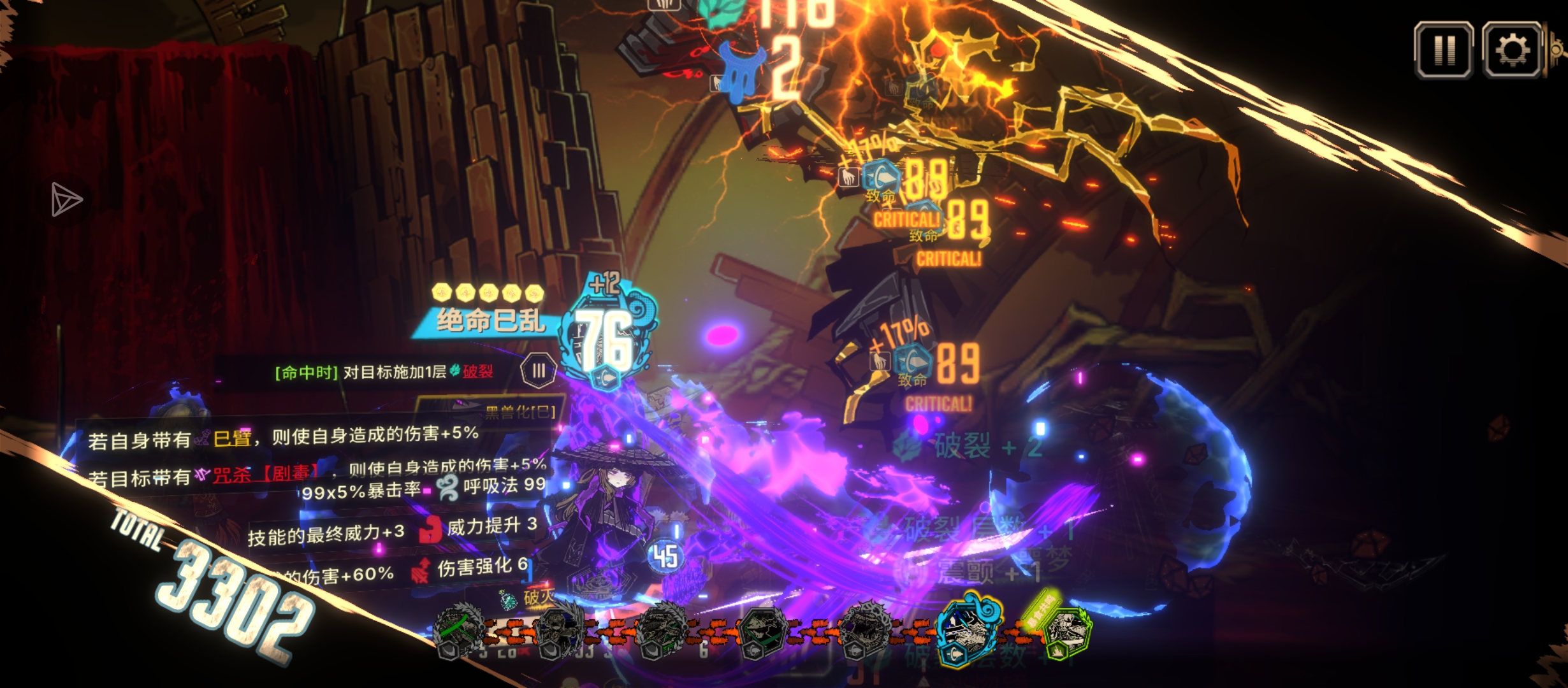Select the blue-glowing skill icon in the chain
This screenshot has height=688, width=1568.
tap(968, 631)
